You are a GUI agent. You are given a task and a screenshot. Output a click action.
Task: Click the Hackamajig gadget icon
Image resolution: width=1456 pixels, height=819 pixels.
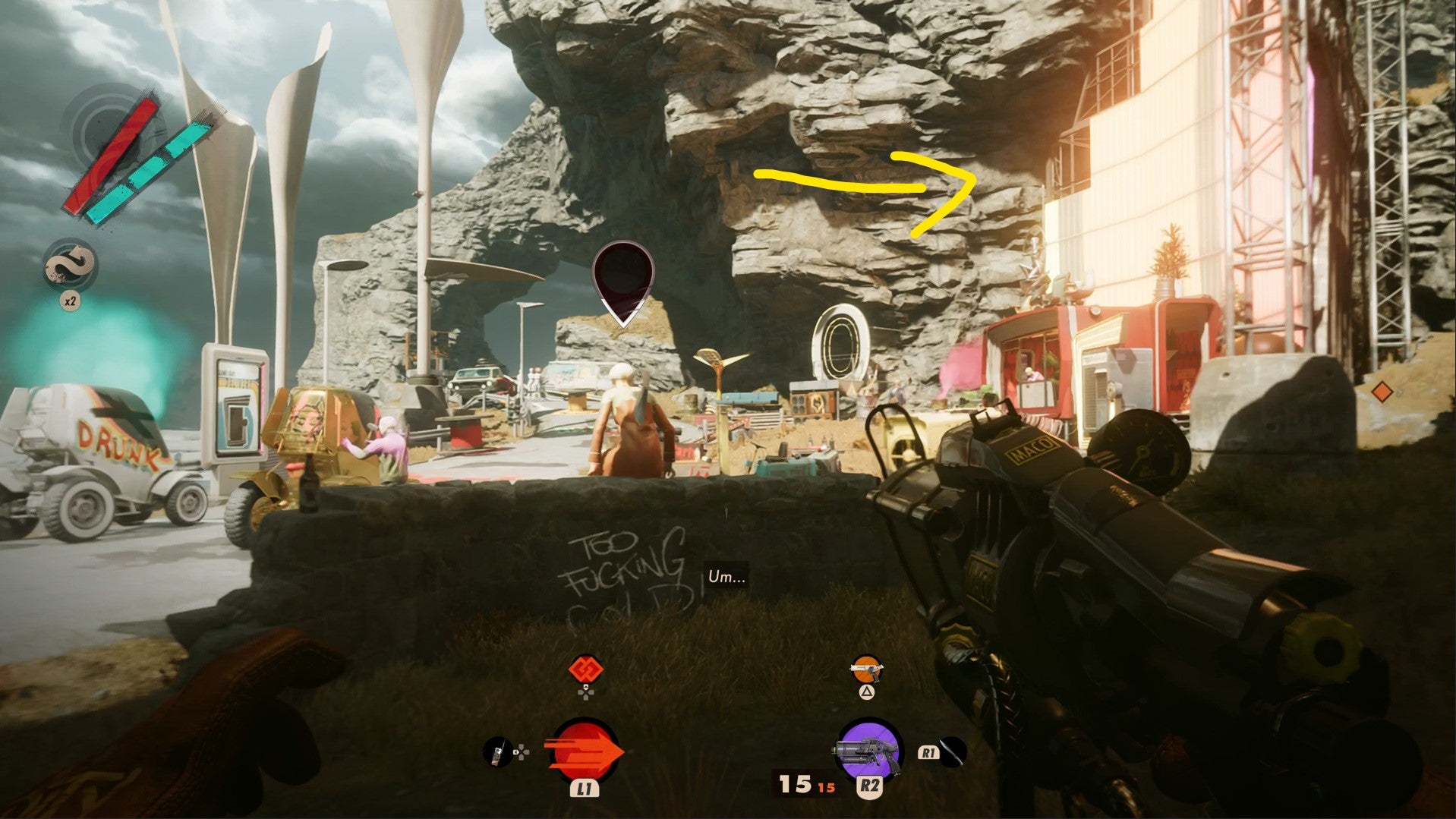(x=497, y=752)
